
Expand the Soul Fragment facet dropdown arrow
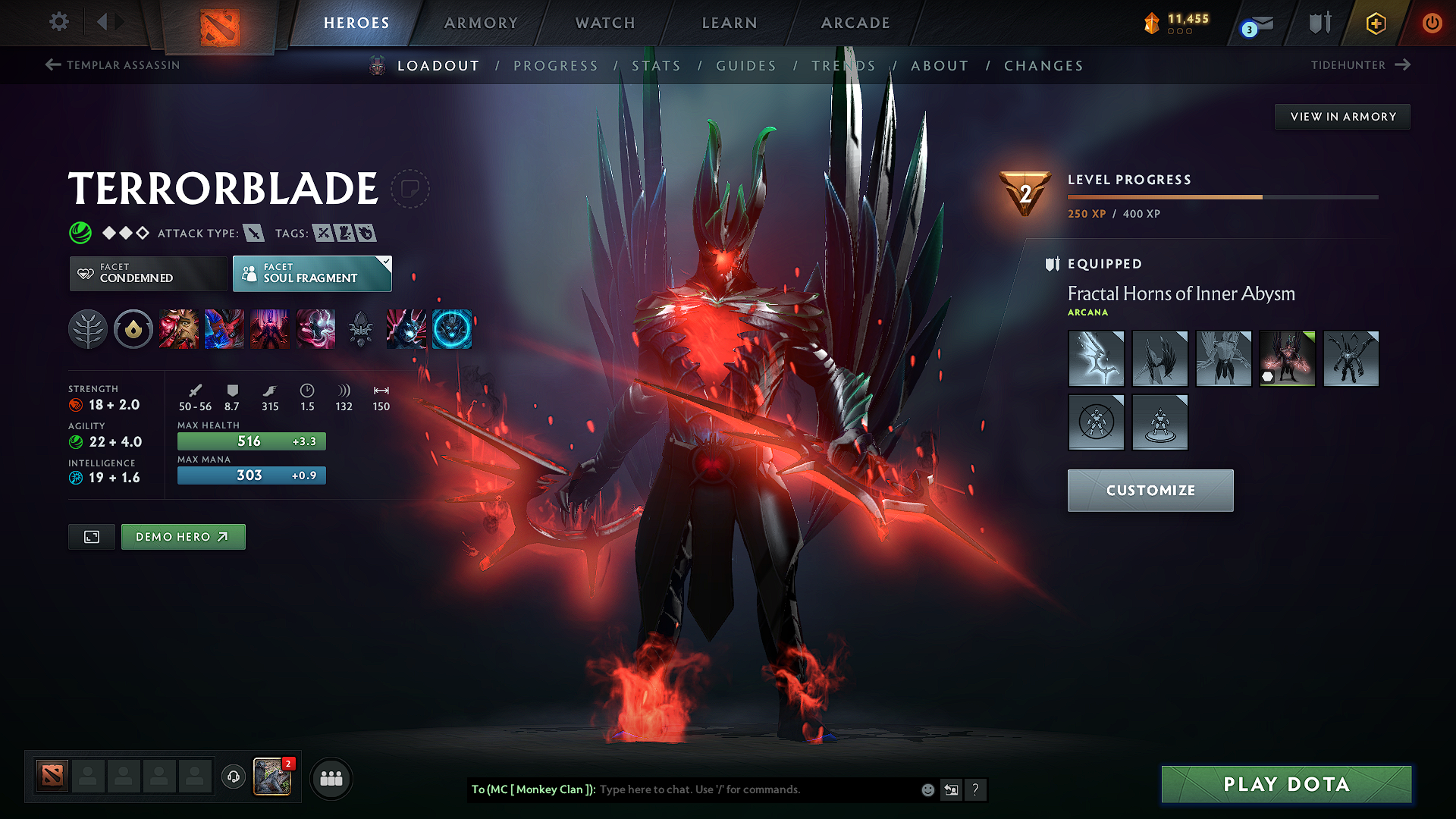point(385,262)
